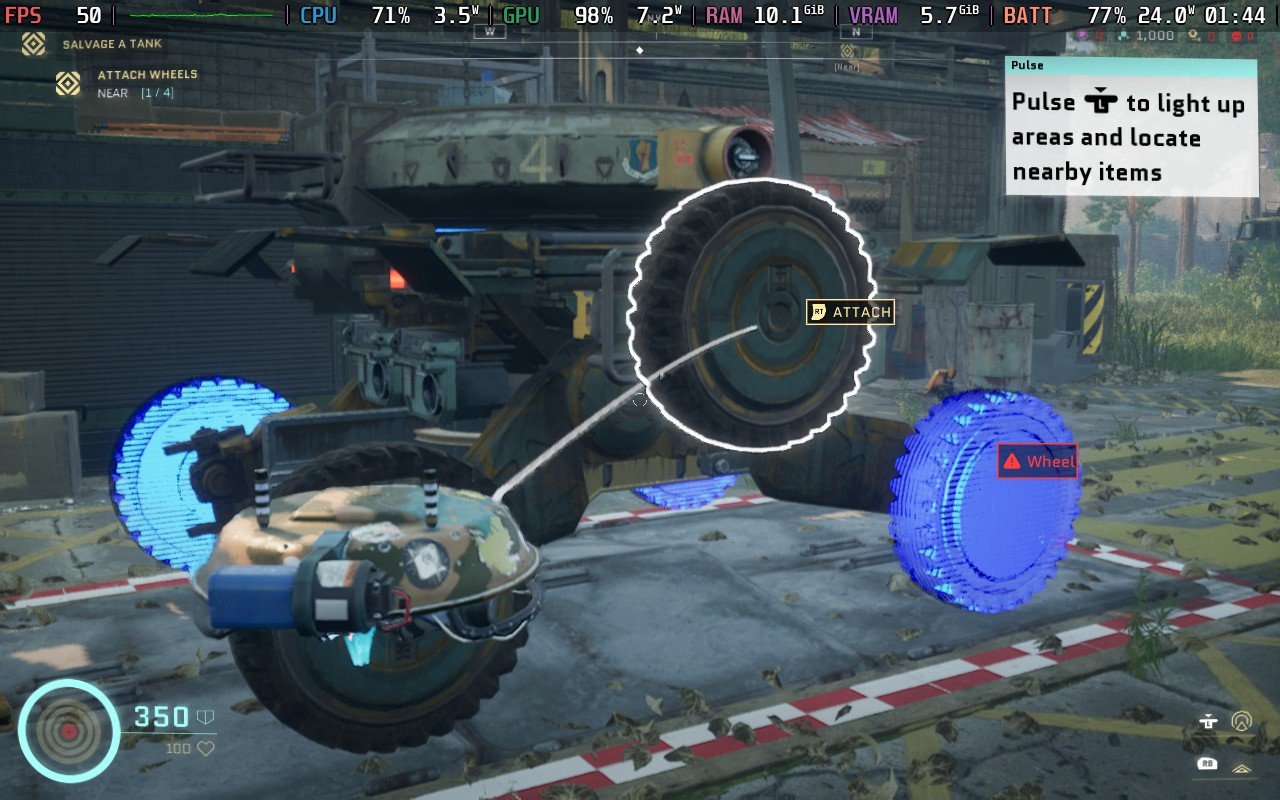Screen dimensions: 1280x800
Task: Click the compass circle icon above the RB prompt
Action: [1243, 718]
